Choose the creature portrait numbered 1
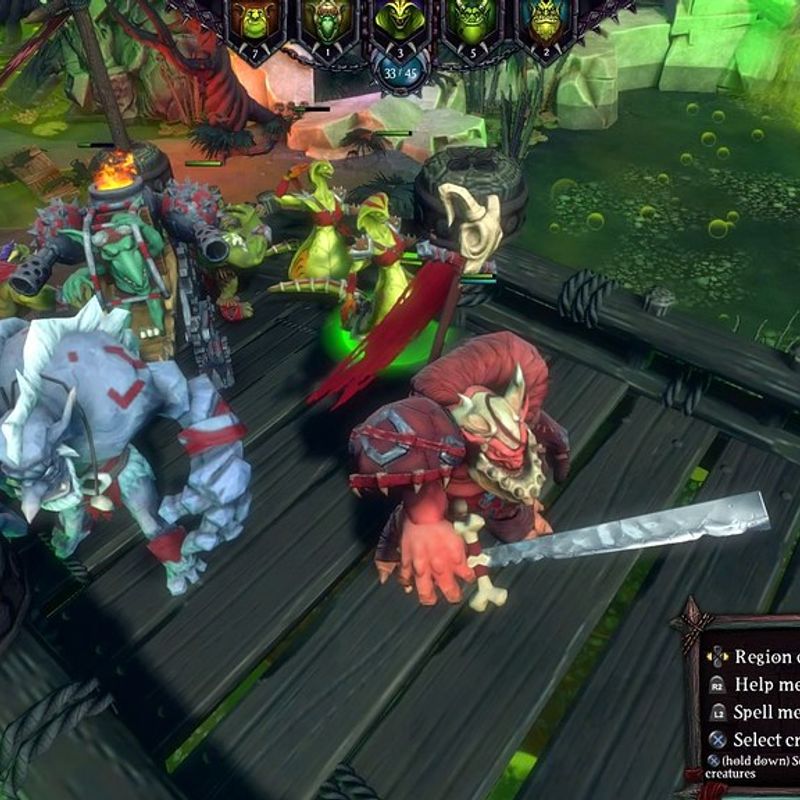 (x=326, y=24)
